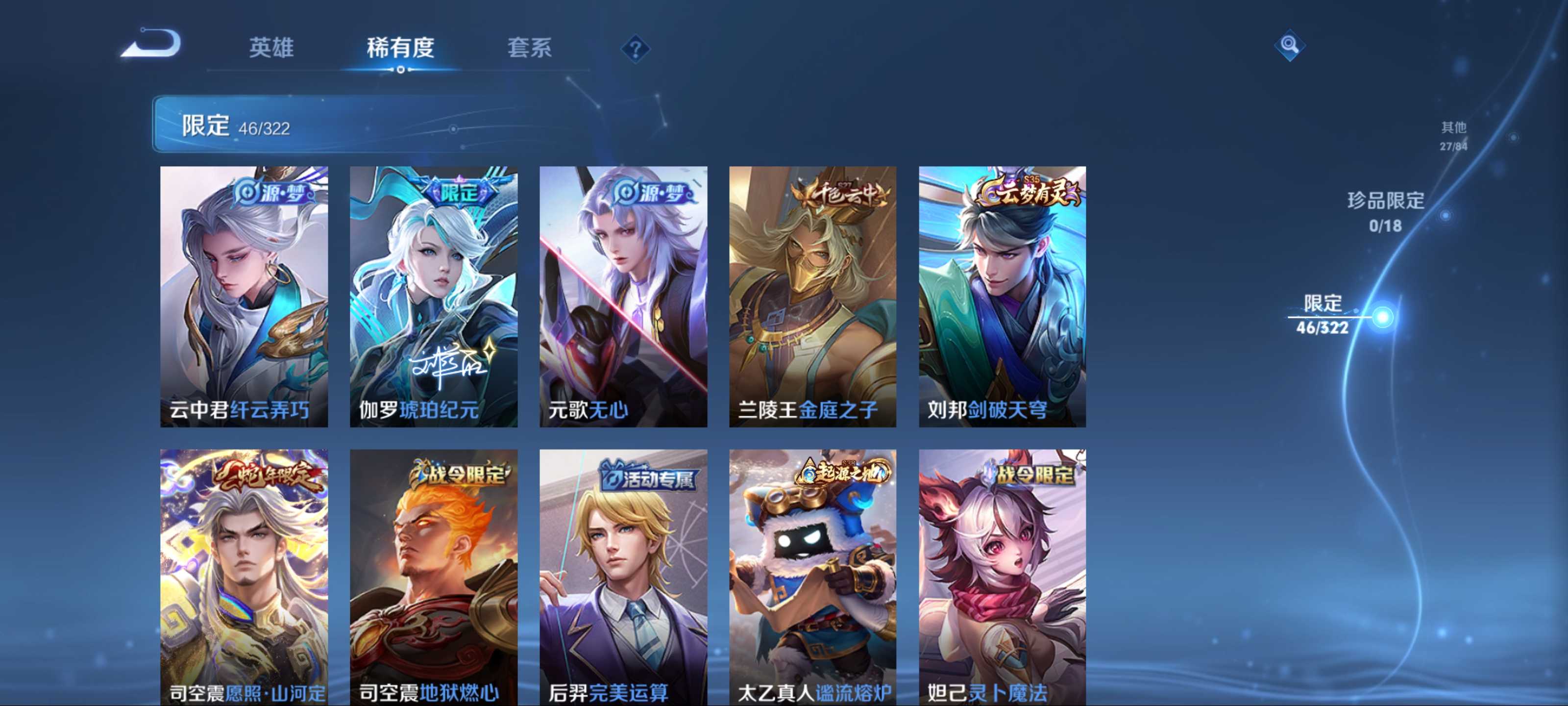This screenshot has width=1568, height=706.
Task: Open the 刘邦 剑破天穹 skin card
Action: point(1003,297)
